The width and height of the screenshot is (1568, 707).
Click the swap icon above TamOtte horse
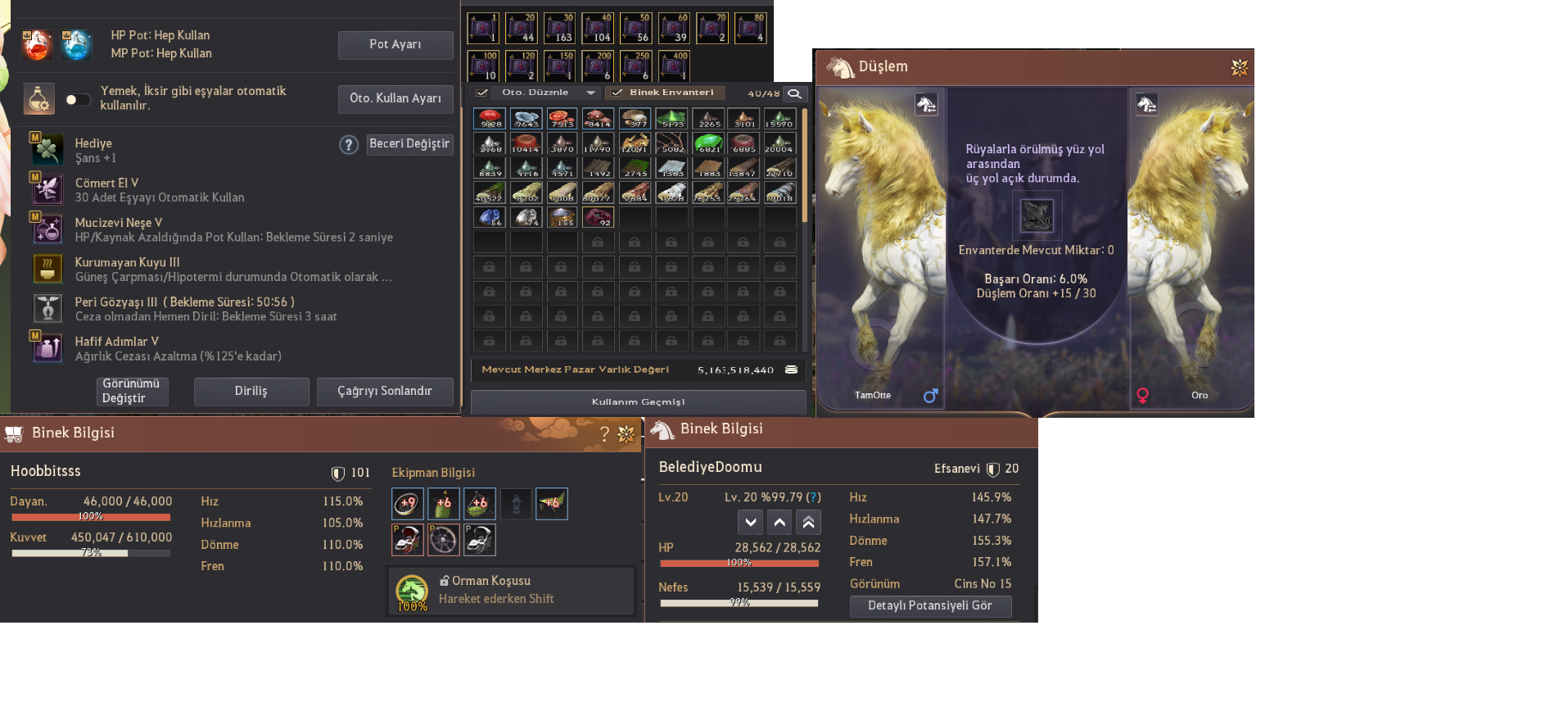[x=925, y=105]
